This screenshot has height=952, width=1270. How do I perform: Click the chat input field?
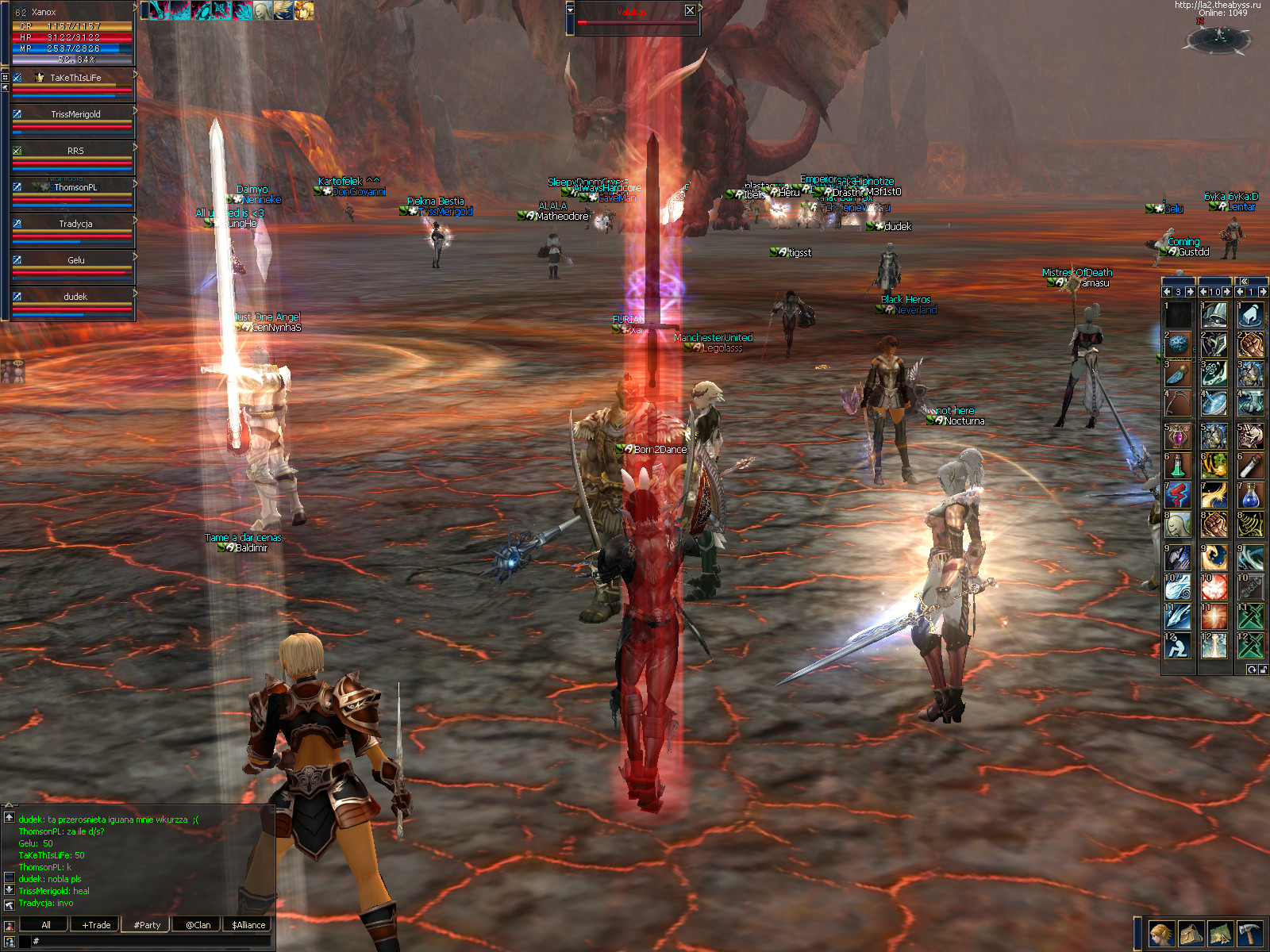pos(151,942)
